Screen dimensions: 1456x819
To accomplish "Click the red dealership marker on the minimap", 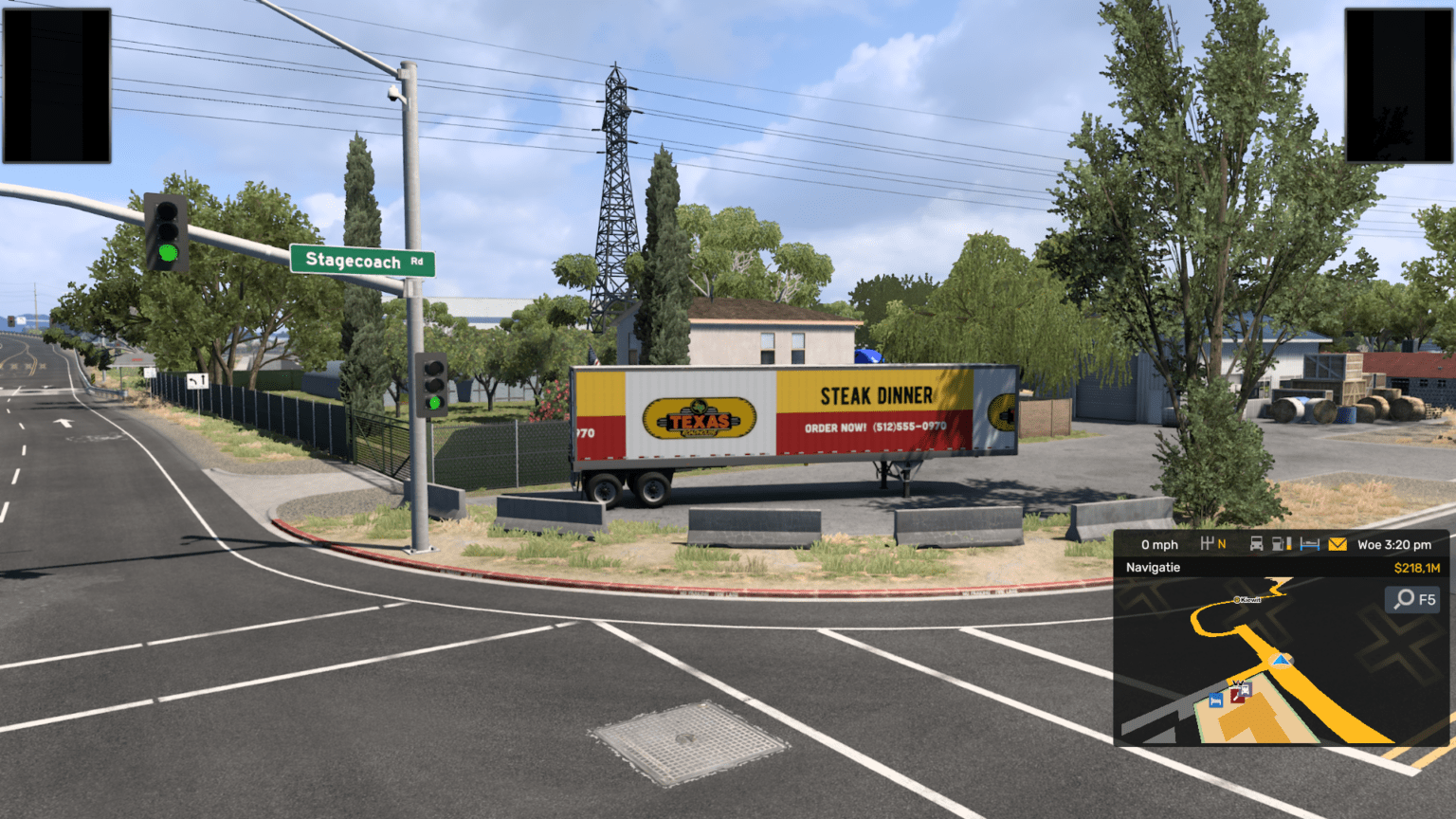I will click(x=1238, y=696).
